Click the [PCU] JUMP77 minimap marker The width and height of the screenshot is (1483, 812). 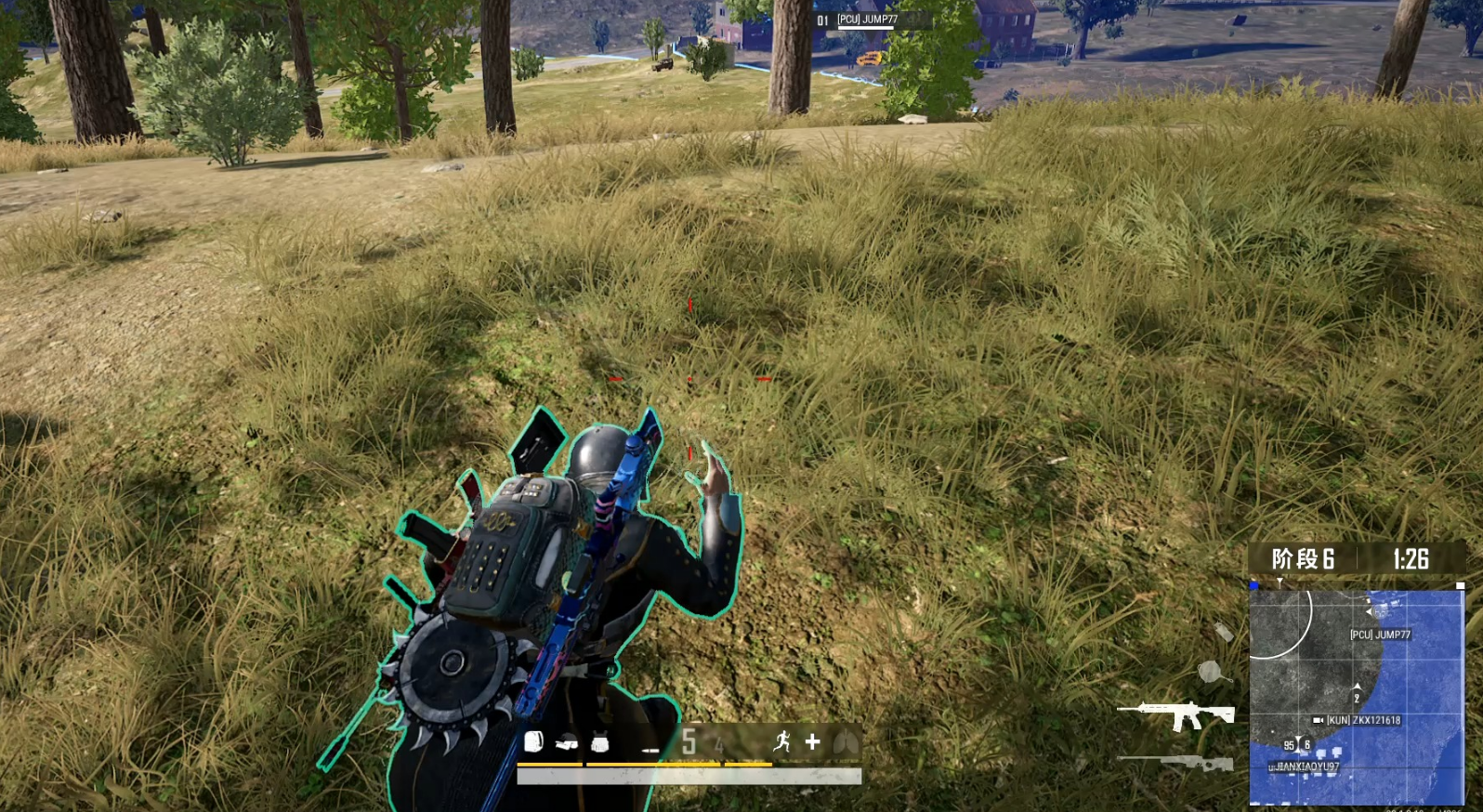coord(1380,635)
